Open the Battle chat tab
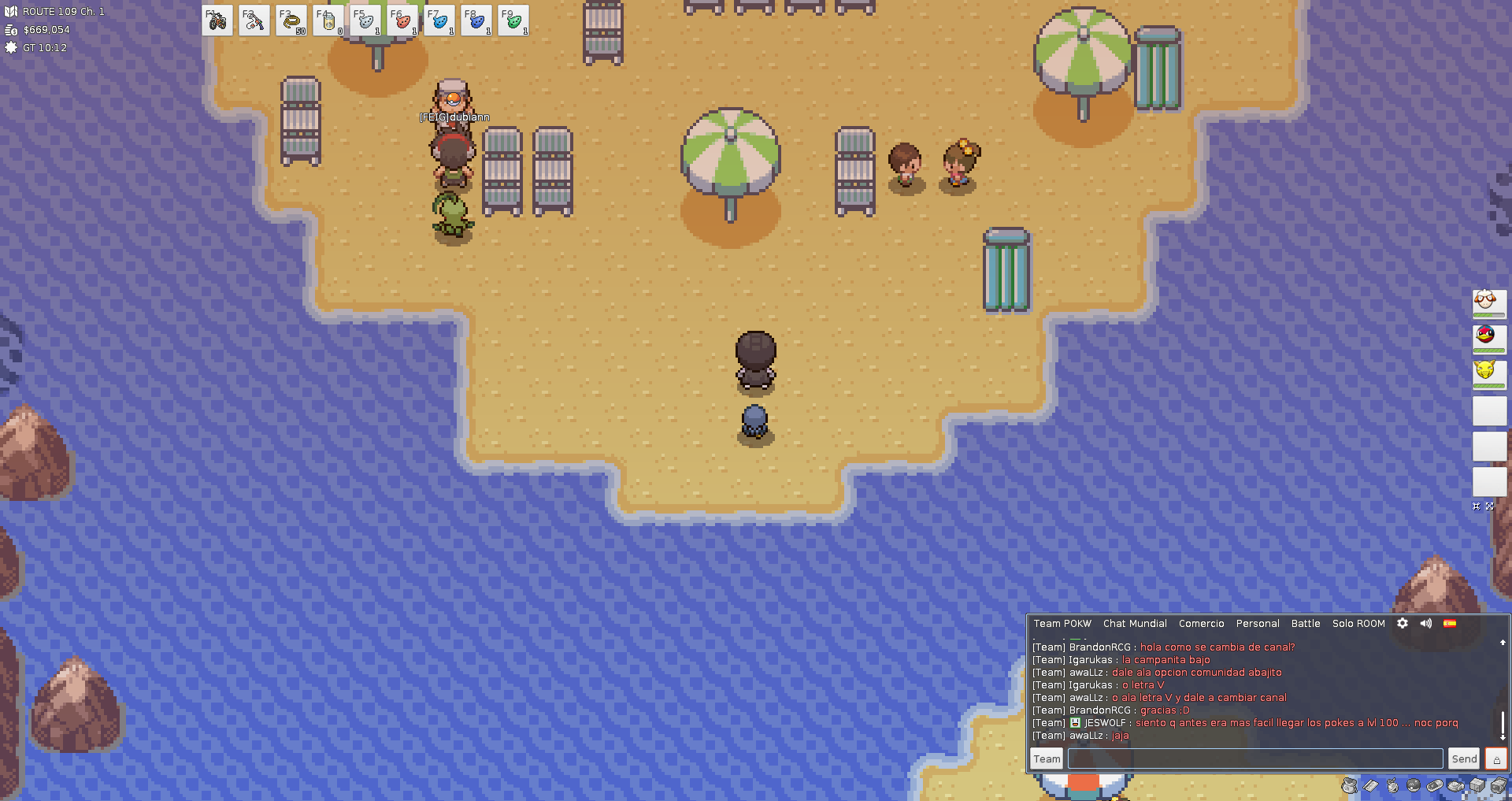 pyautogui.click(x=1306, y=623)
